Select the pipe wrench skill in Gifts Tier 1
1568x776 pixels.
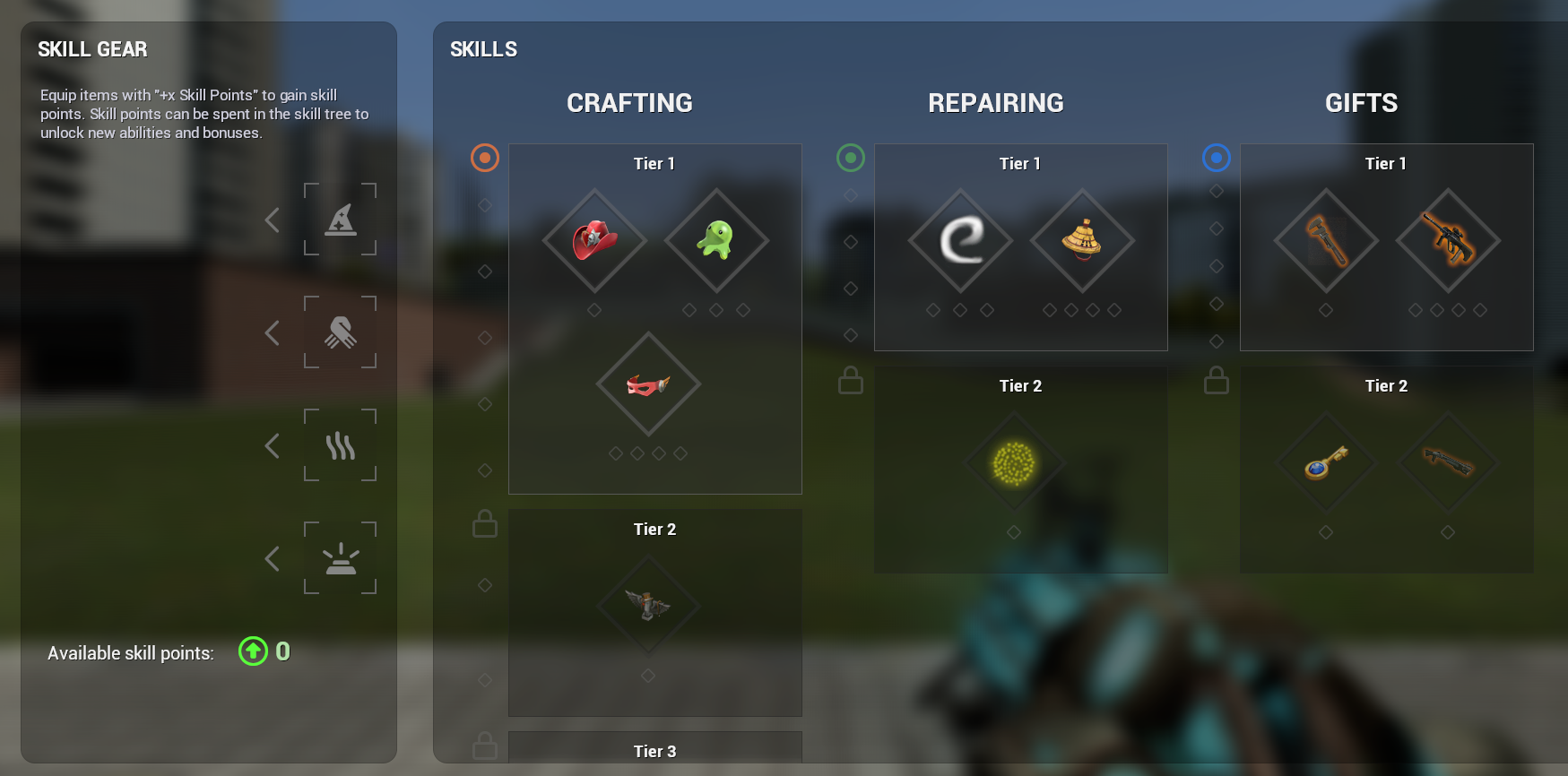click(1326, 242)
